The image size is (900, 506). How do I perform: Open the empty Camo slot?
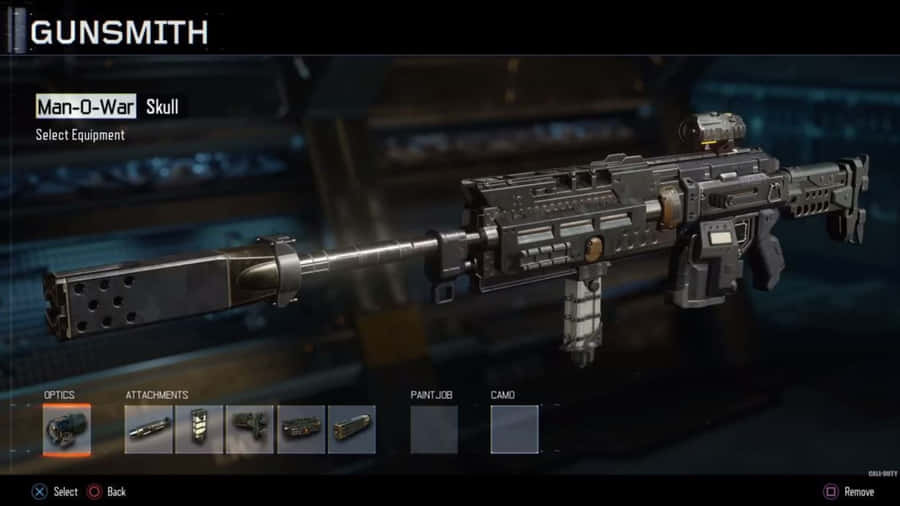click(514, 429)
